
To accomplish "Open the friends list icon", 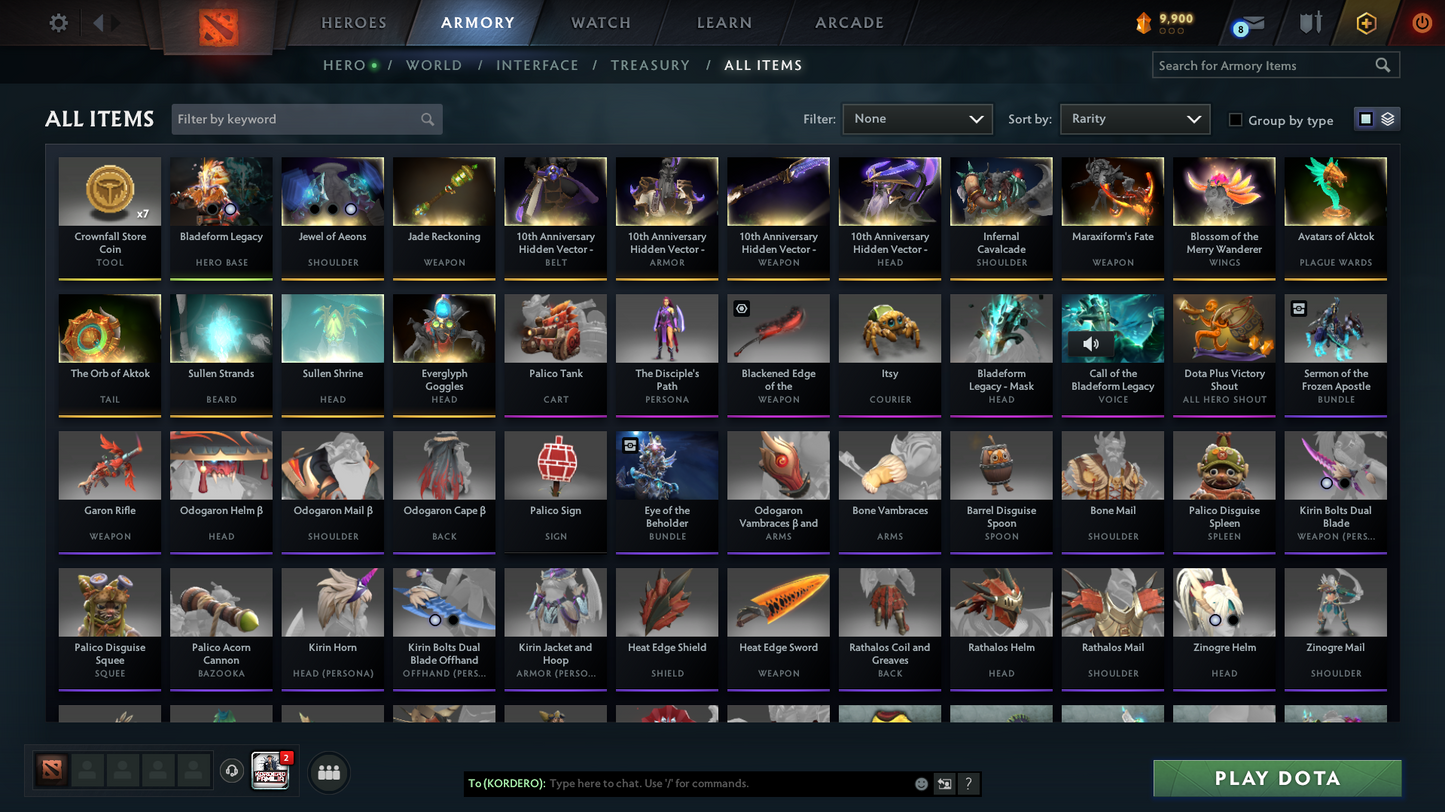I will click(328, 771).
